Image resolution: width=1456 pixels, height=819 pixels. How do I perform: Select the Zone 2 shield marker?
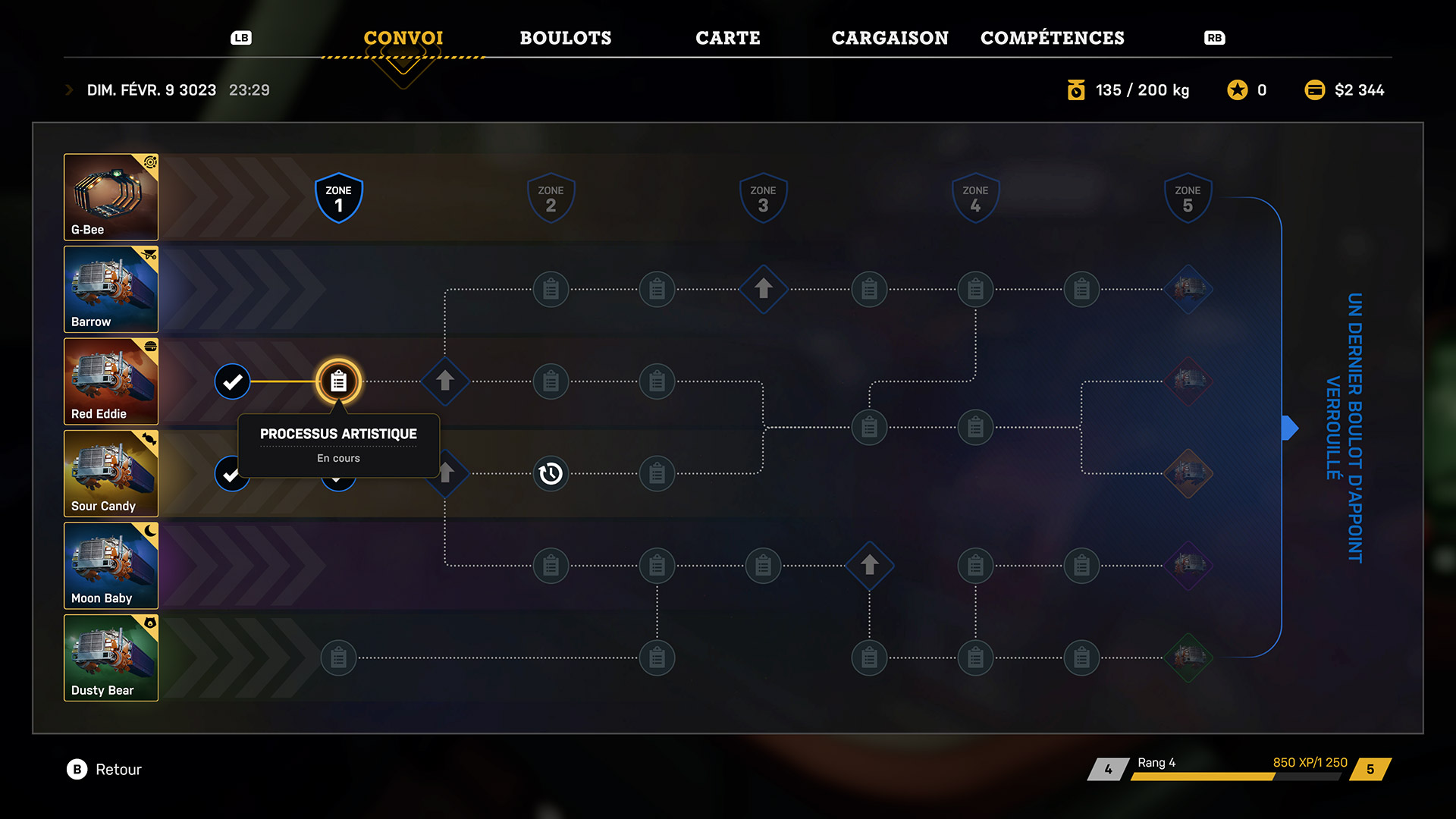pos(551,198)
